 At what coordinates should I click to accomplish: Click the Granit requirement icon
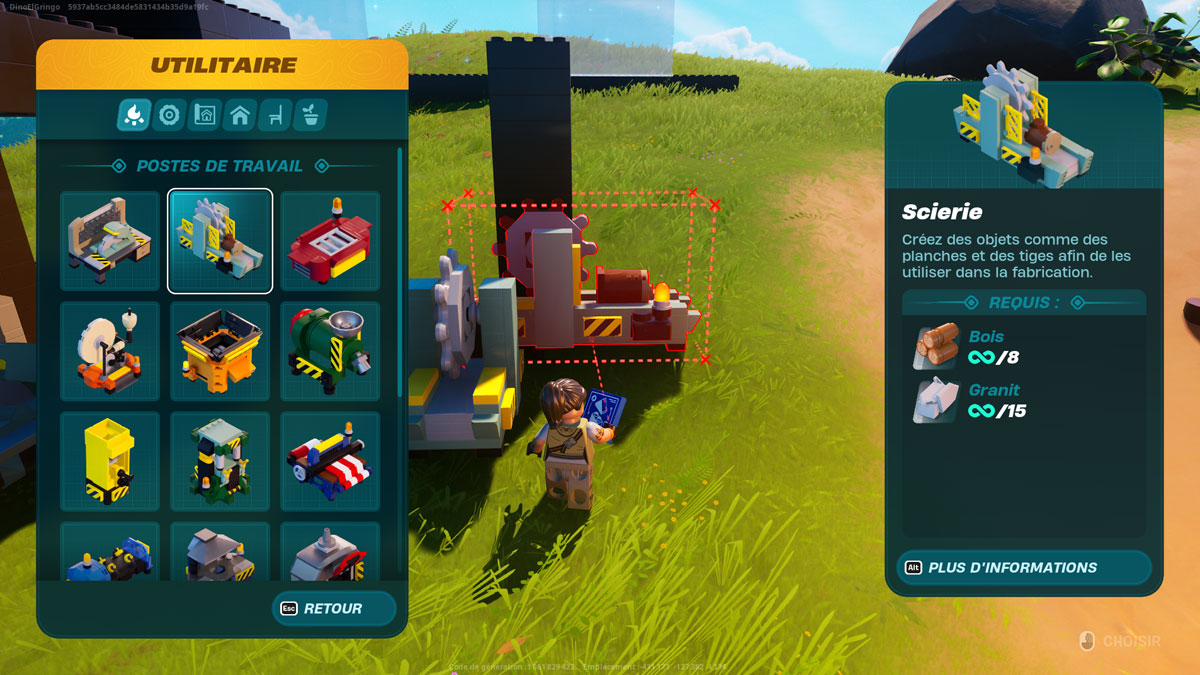click(x=936, y=400)
